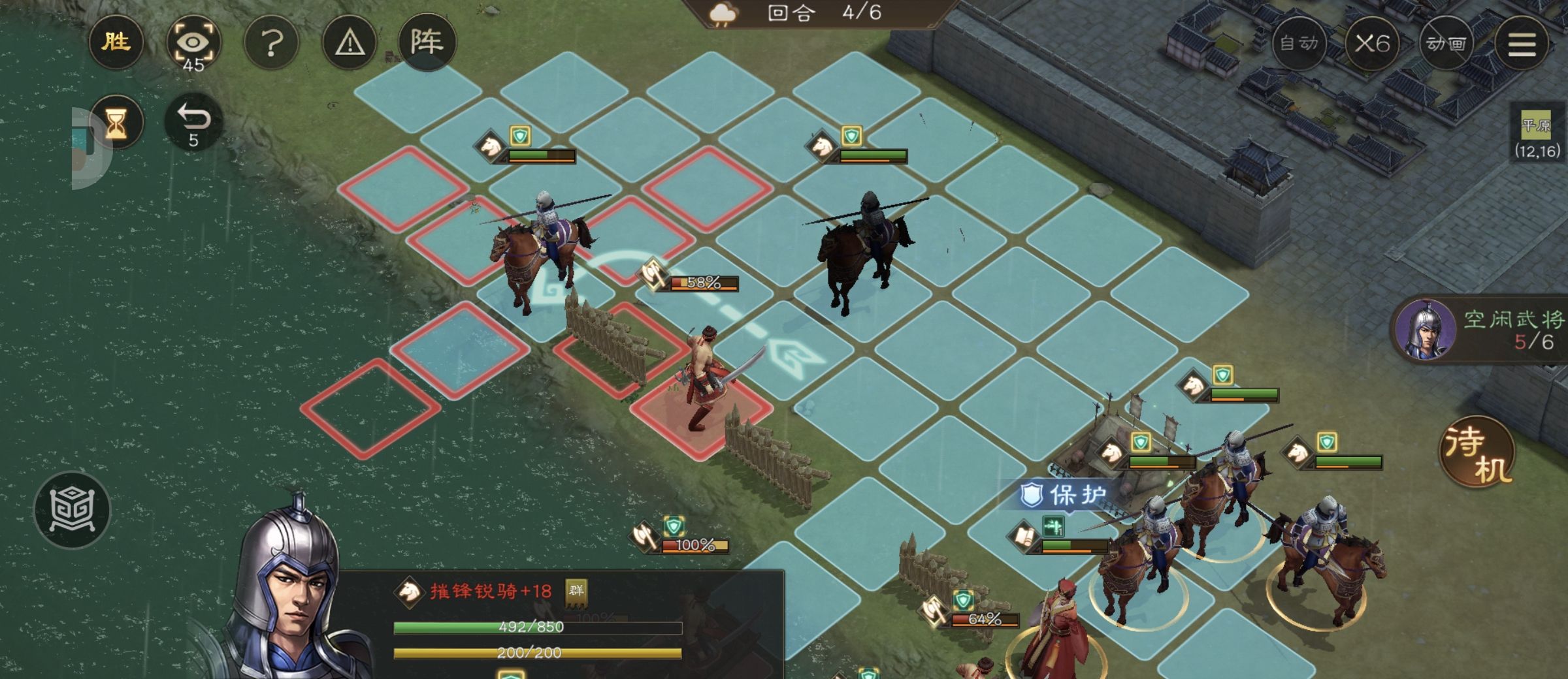Open the hamburger main menu
Screen dimensions: 1568x679
pyautogui.click(x=1522, y=44)
